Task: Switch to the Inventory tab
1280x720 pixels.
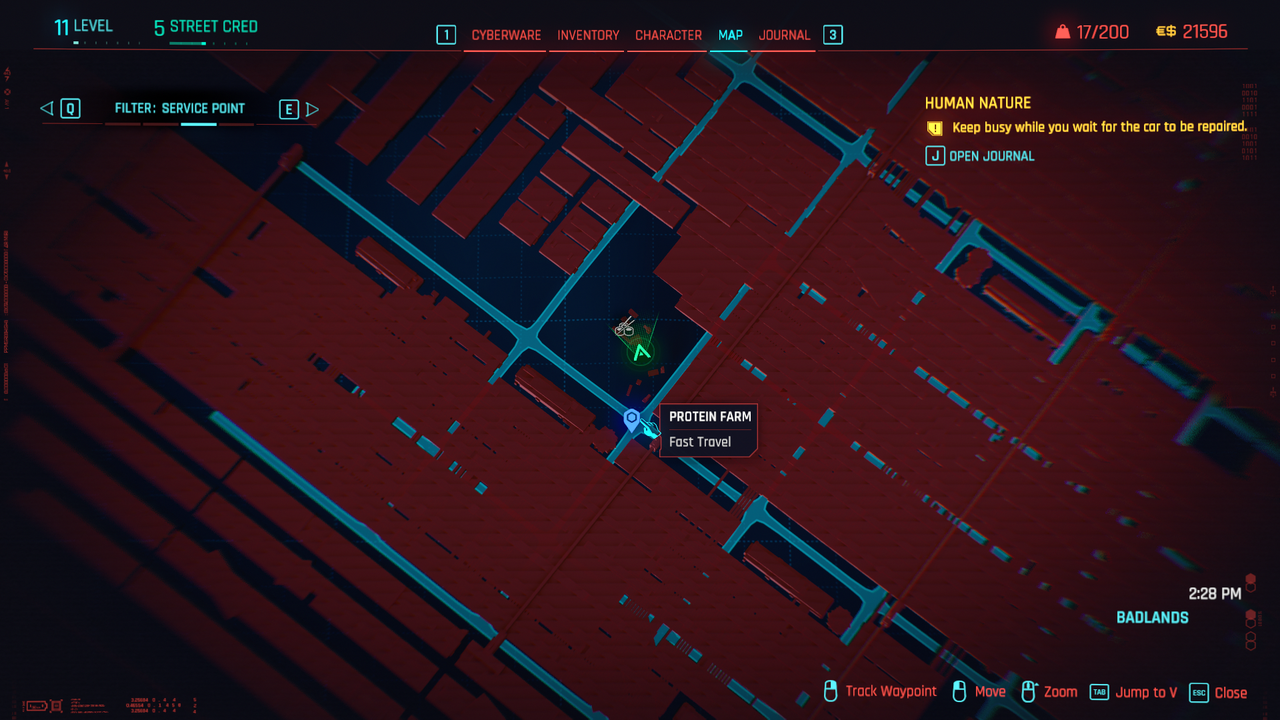Action: click(x=588, y=35)
